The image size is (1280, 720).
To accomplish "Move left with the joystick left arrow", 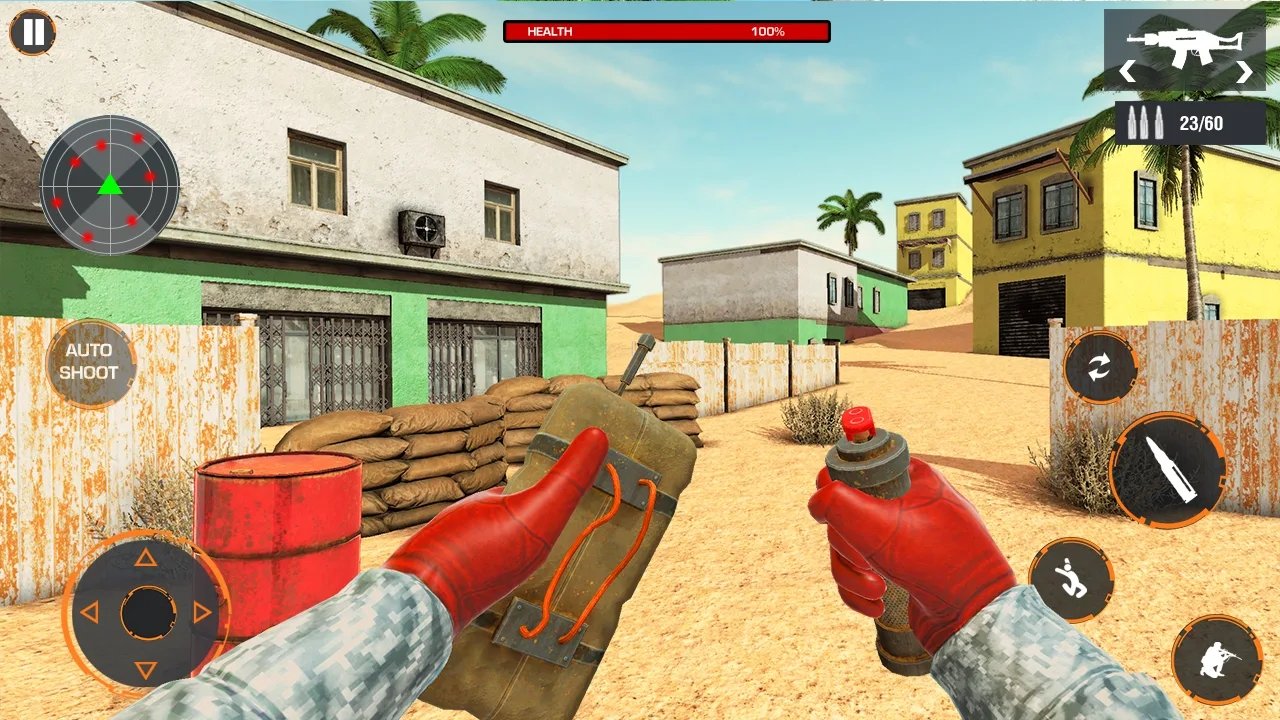I will point(89,613).
